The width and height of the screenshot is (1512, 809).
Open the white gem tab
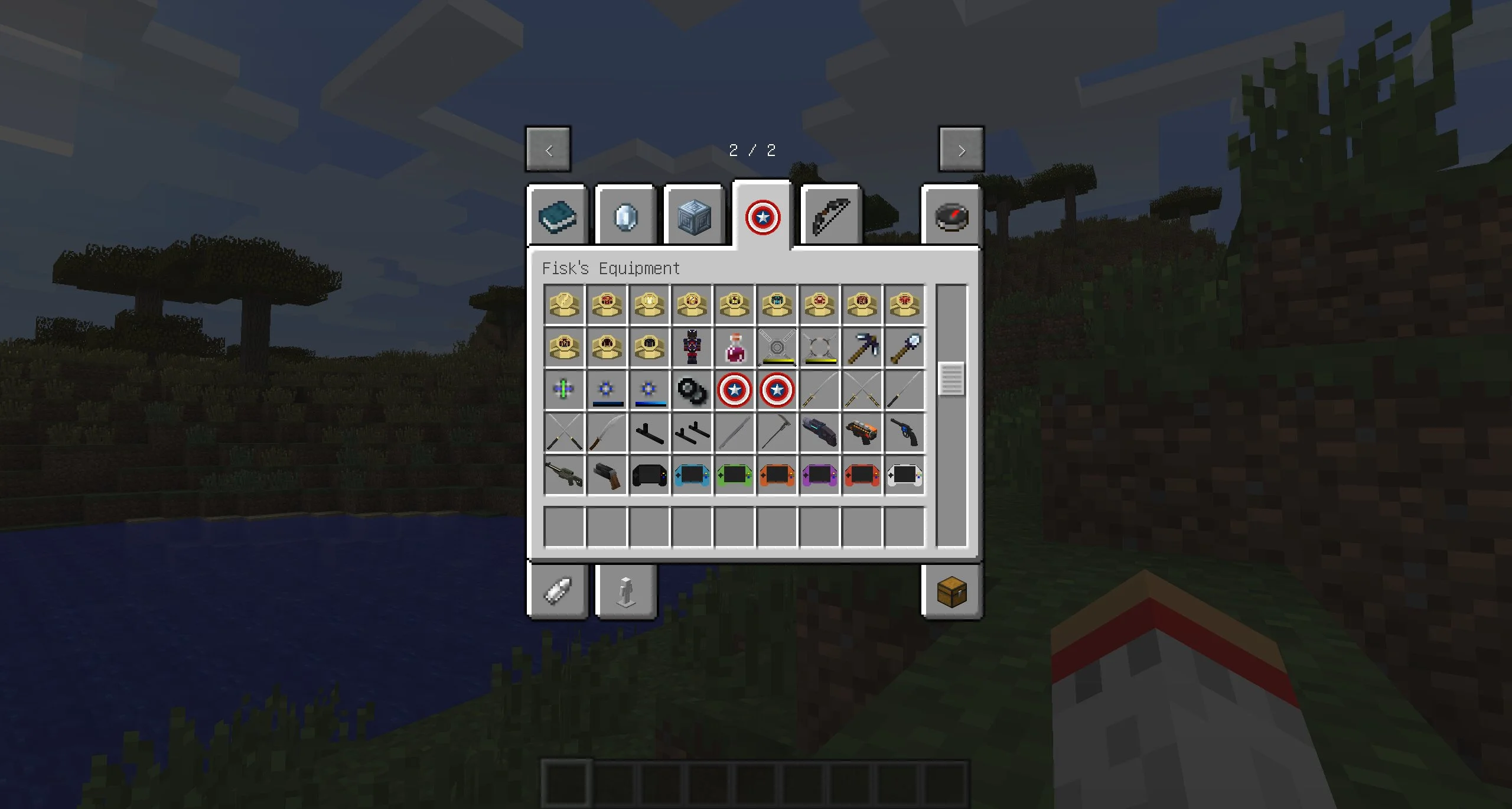pos(625,217)
